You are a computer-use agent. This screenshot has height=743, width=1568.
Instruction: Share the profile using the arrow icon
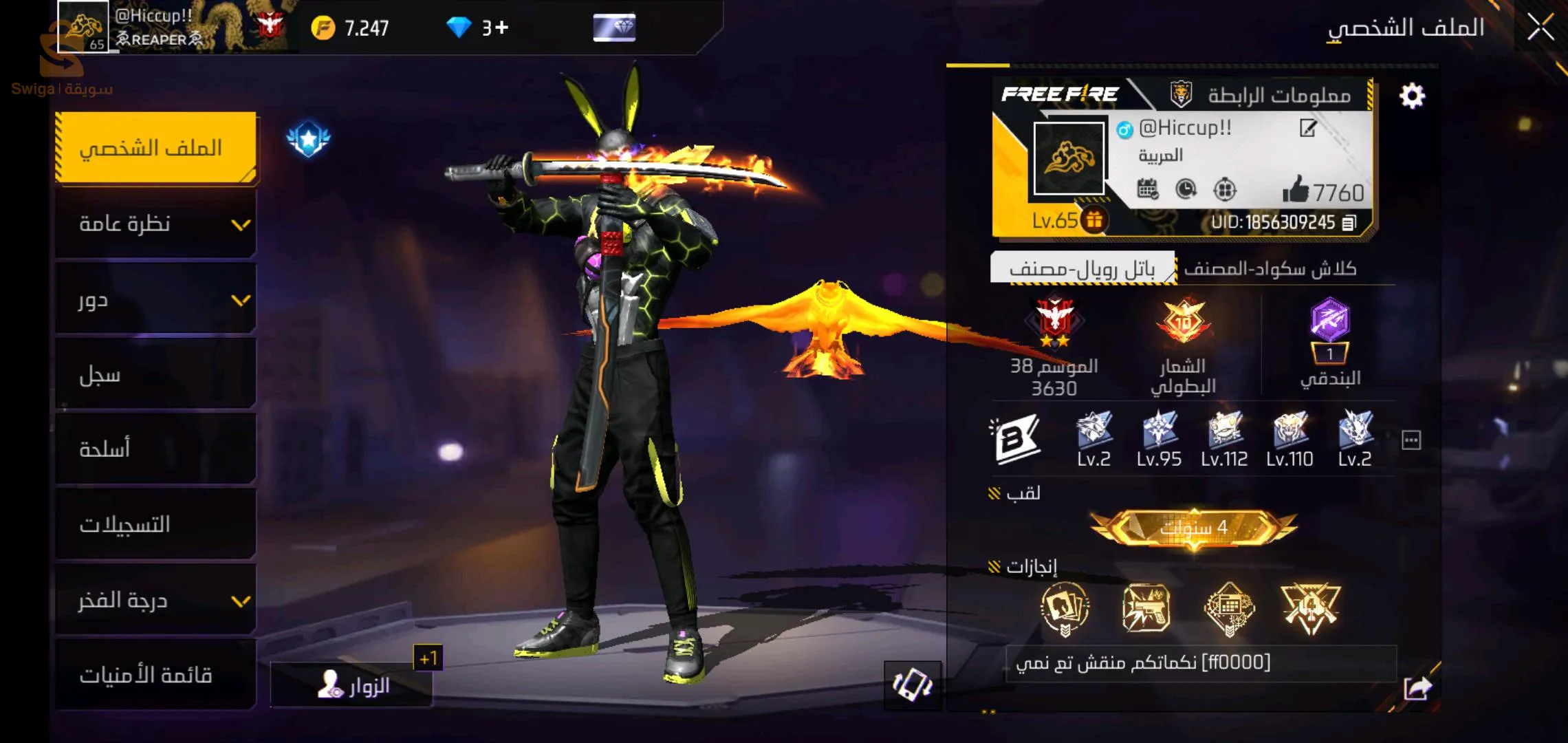point(1417,688)
